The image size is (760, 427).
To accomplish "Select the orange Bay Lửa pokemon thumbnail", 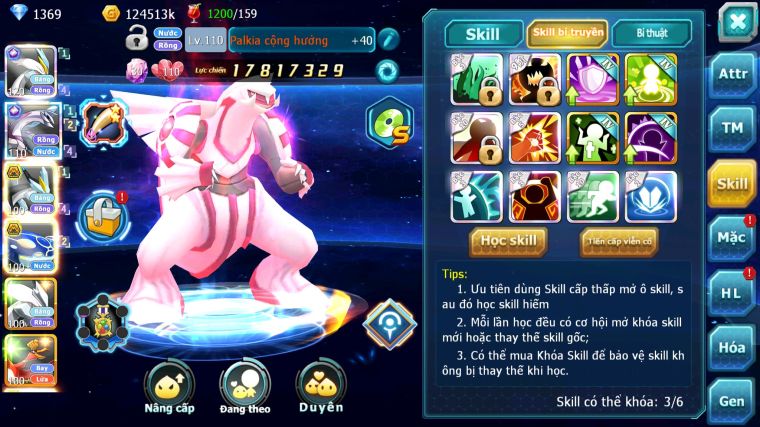I will pos(28,361).
